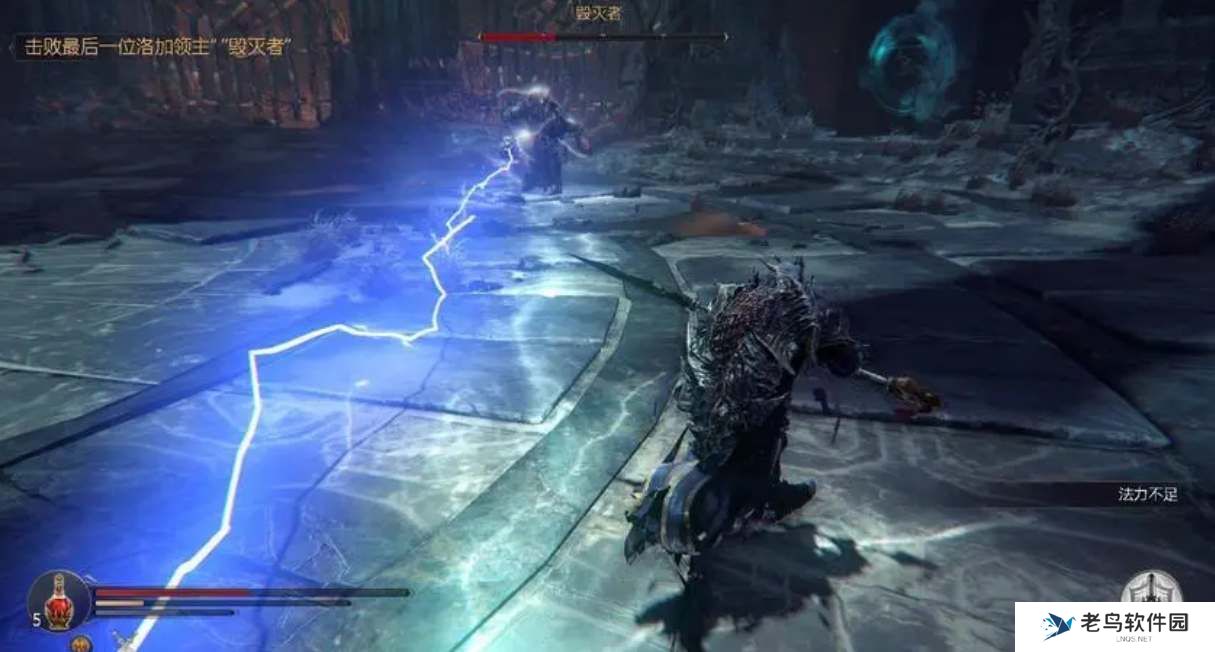Click the small gold orb under the potion

click(81, 643)
